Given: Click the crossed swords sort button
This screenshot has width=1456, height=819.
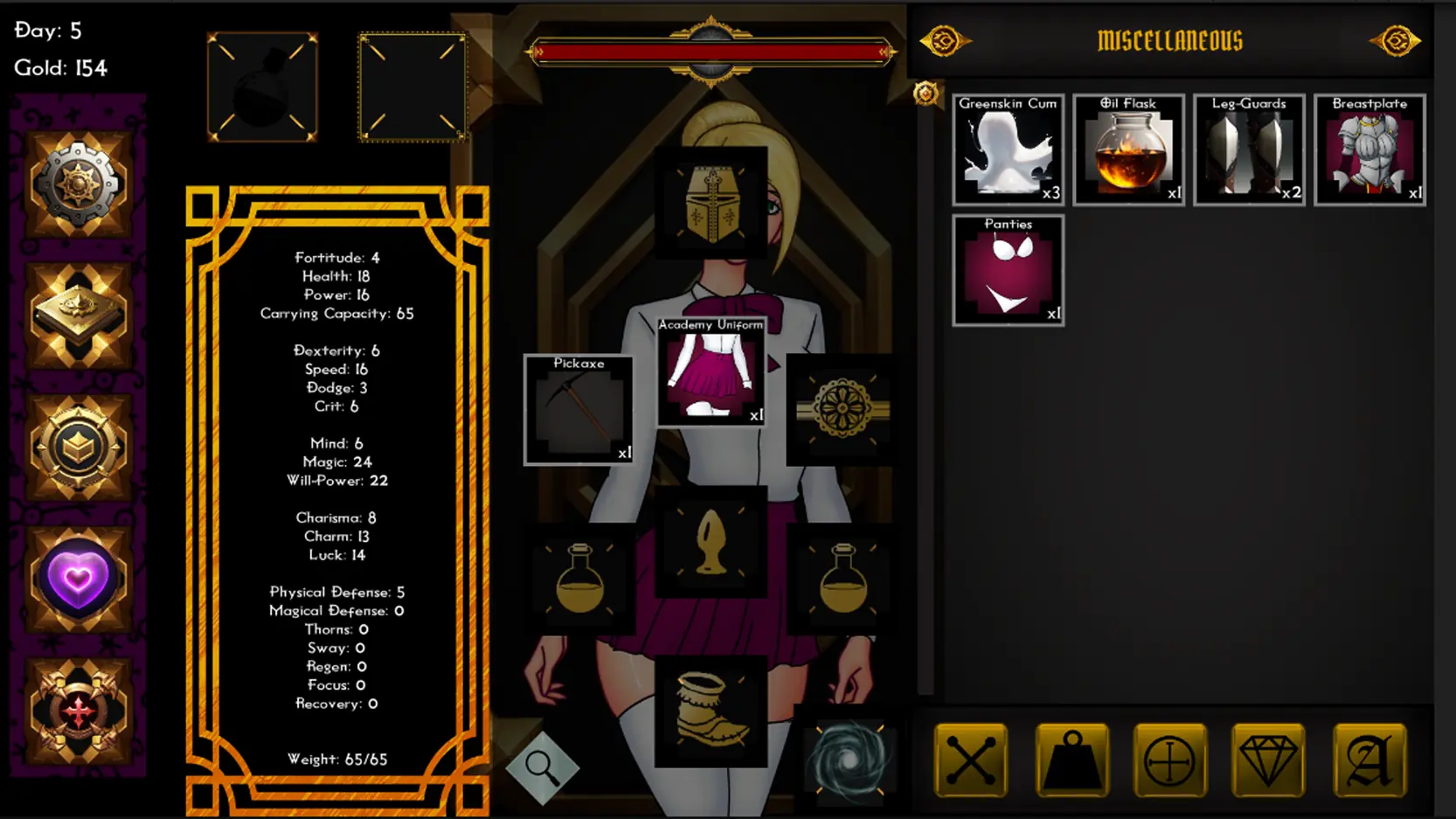Looking at the screenshot, I should point(971,760).
